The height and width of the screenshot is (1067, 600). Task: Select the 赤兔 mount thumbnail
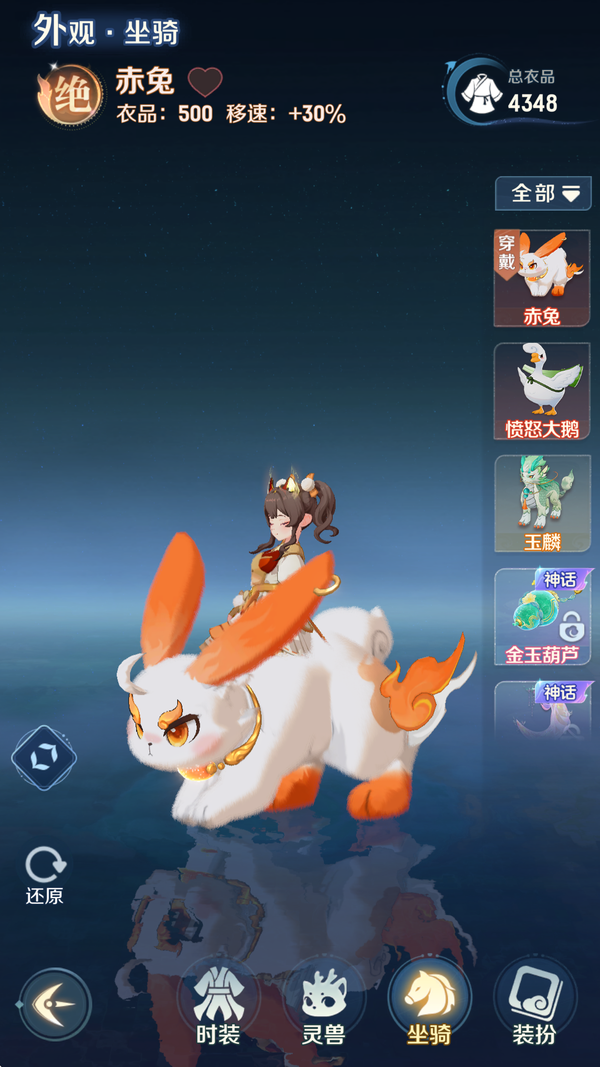point(542,278)
